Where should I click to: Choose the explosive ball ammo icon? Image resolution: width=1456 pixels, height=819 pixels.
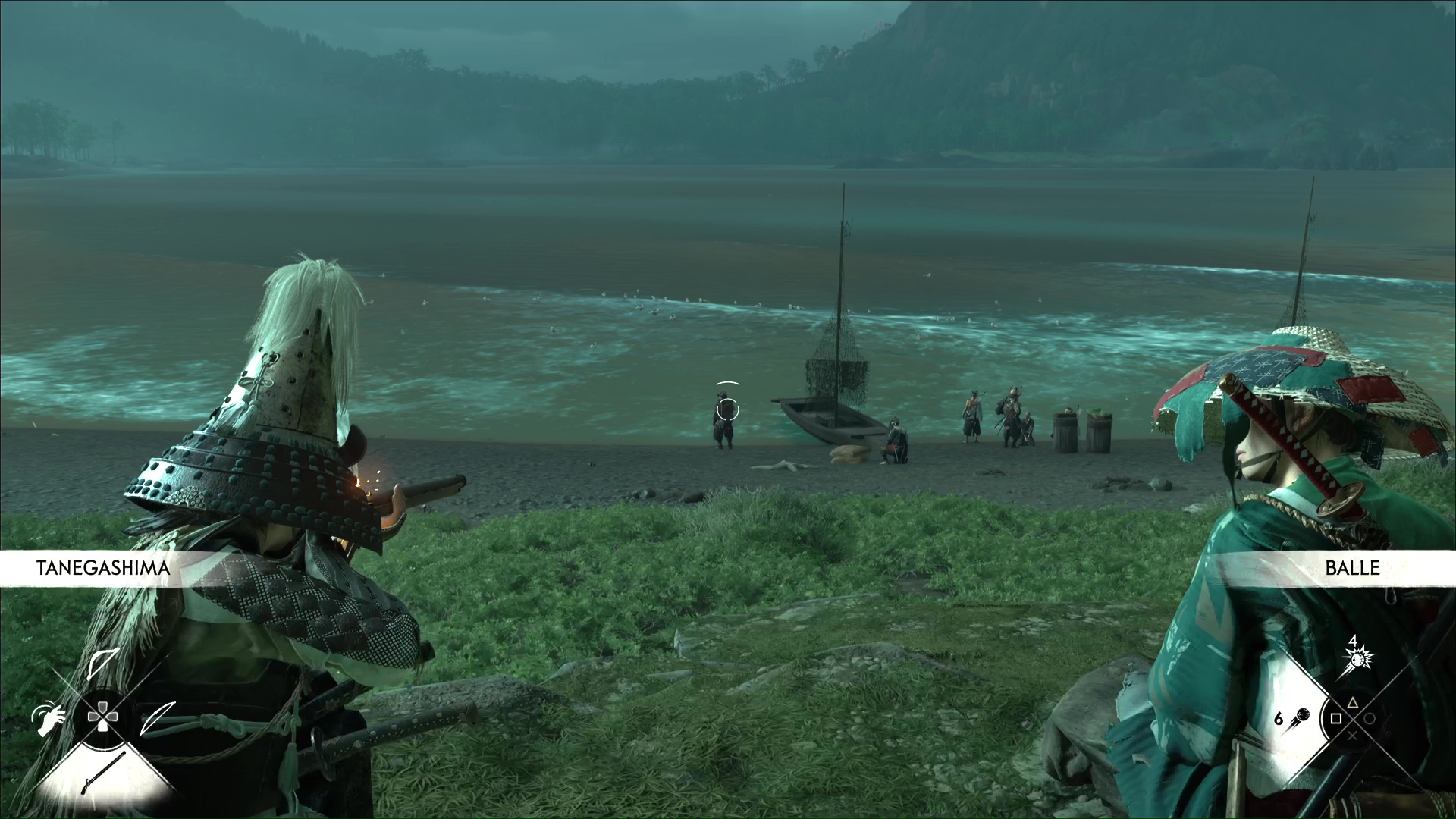[1356, 658]
